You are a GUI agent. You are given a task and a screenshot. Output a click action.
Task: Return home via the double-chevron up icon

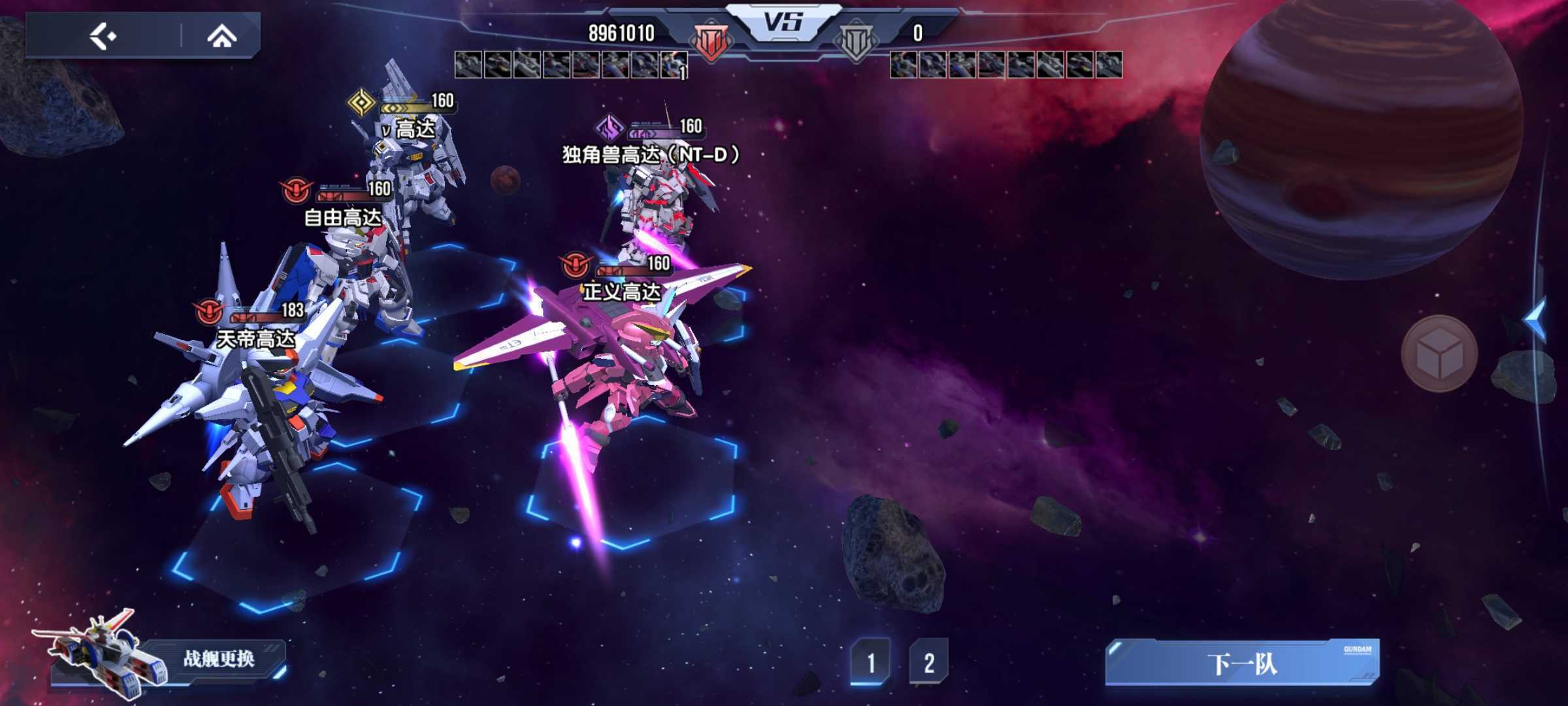pyautogui.click(x=221, y=37)
